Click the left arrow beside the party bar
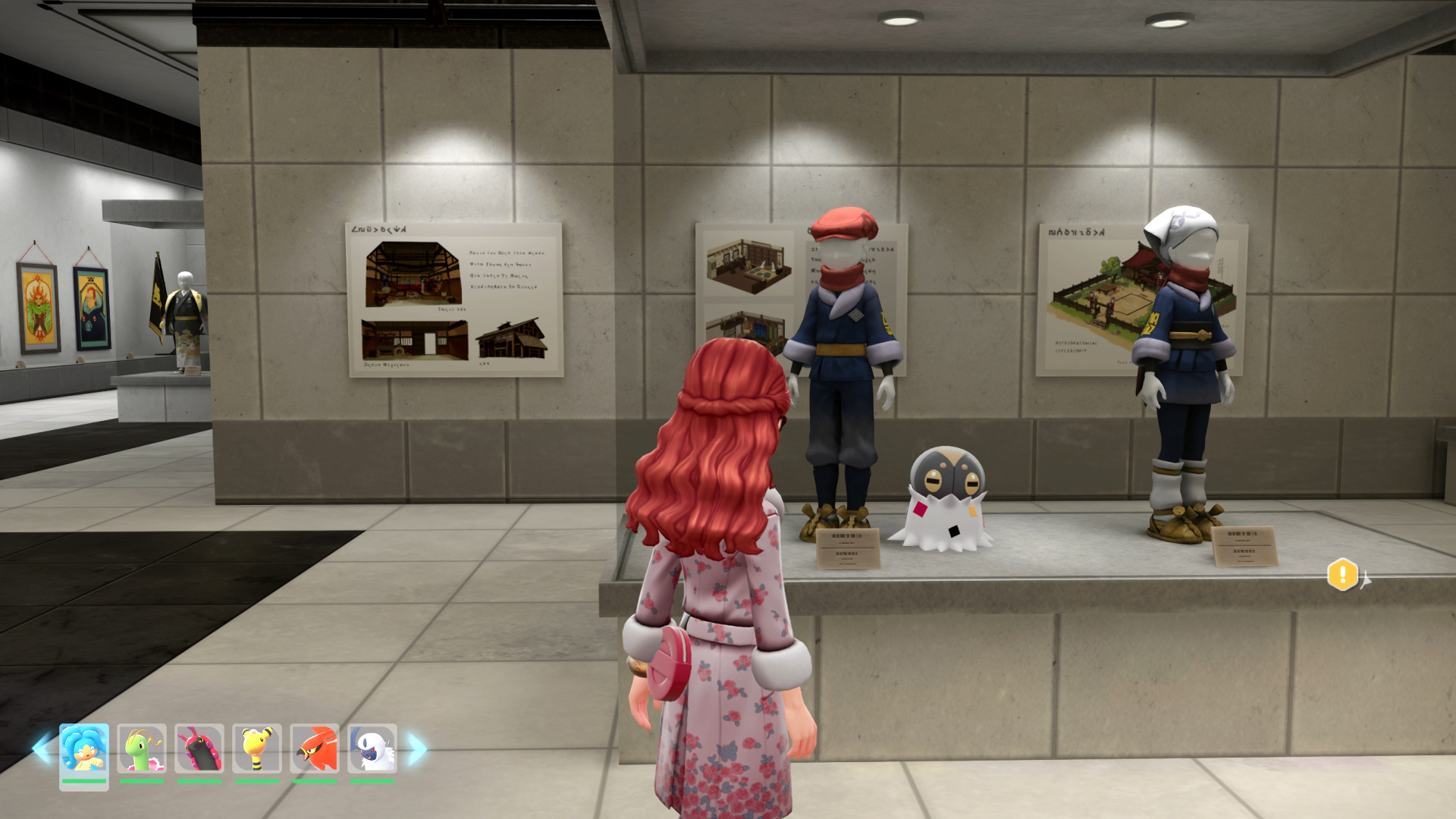The width and height of the screenshot is (1456, 819). (x=42, y=749)
